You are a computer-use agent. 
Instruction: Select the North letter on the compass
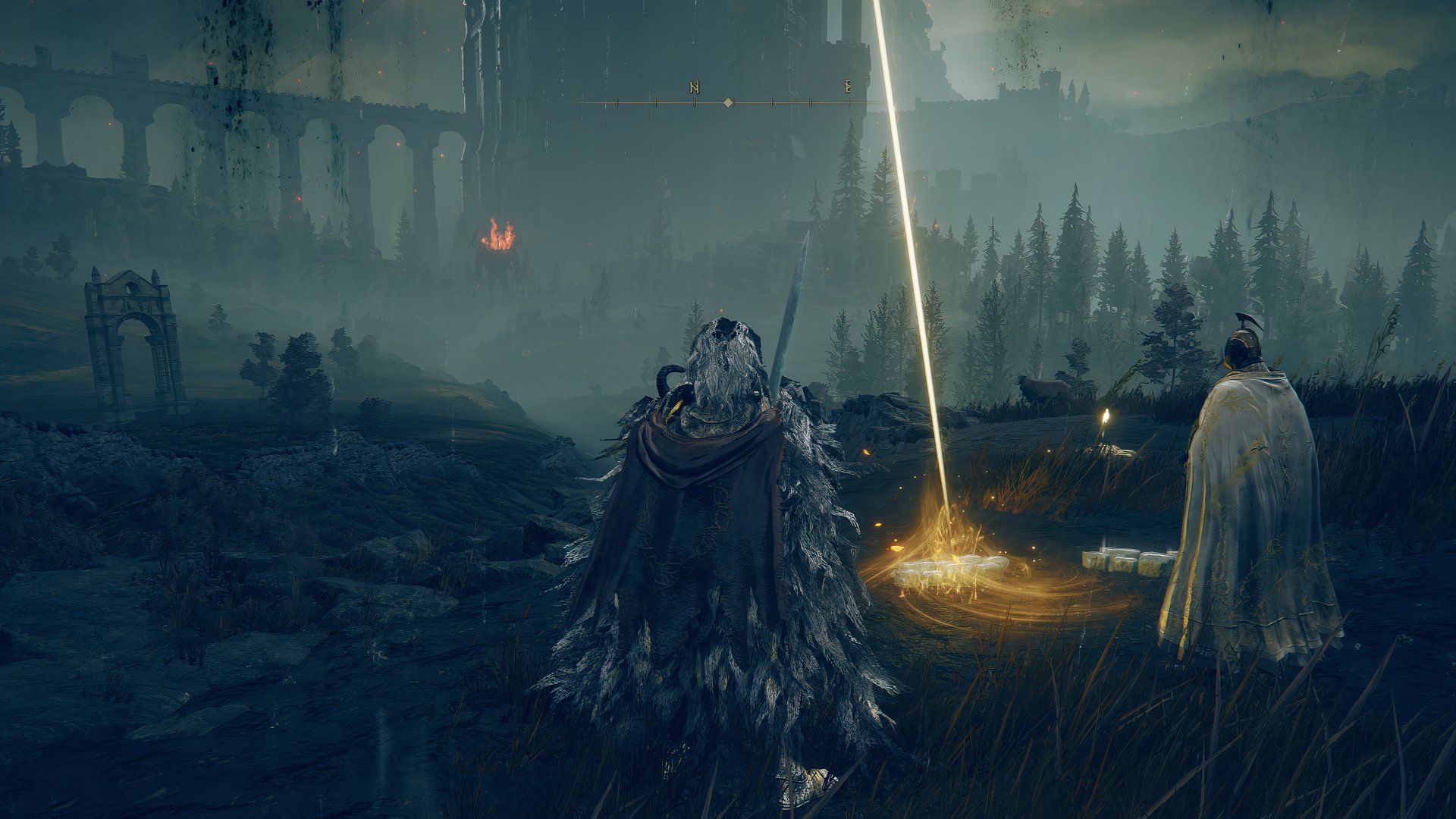point(694,87)
